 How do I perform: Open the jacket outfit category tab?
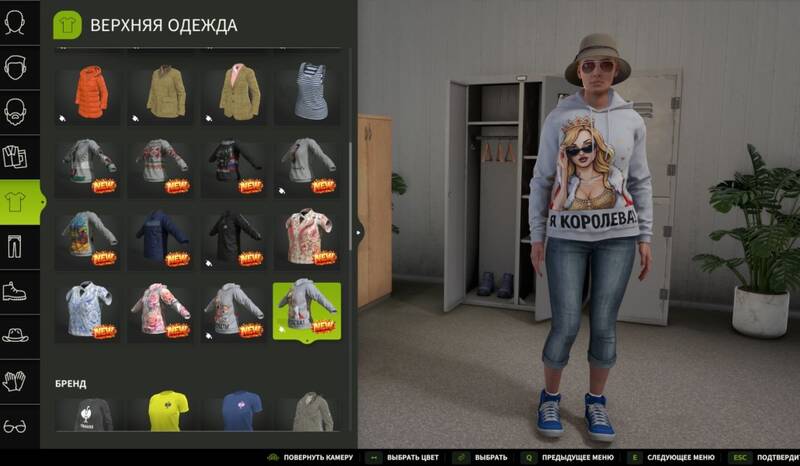tap(16, 156)
